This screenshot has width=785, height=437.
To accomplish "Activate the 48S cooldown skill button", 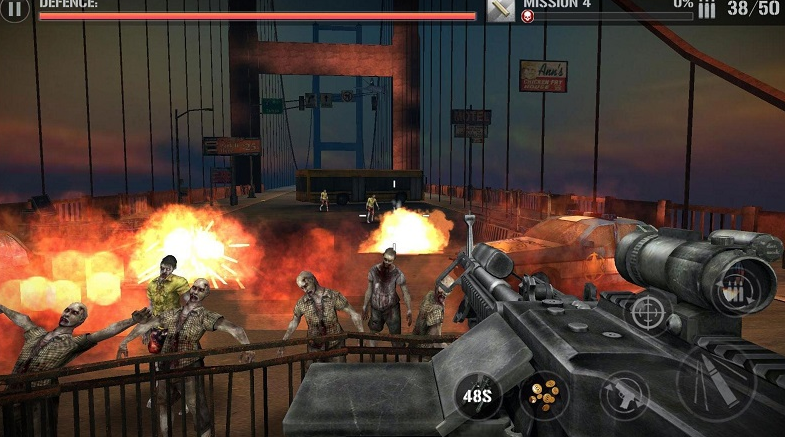I will 478,395.
